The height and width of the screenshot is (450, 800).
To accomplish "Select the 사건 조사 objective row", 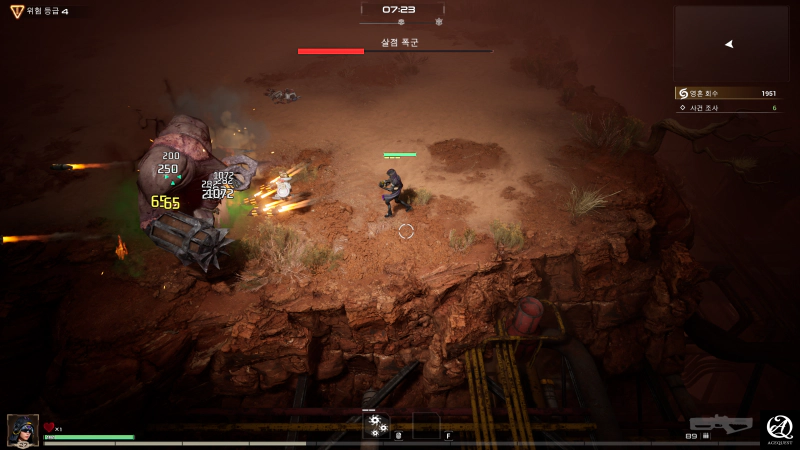I will point(728,106).
